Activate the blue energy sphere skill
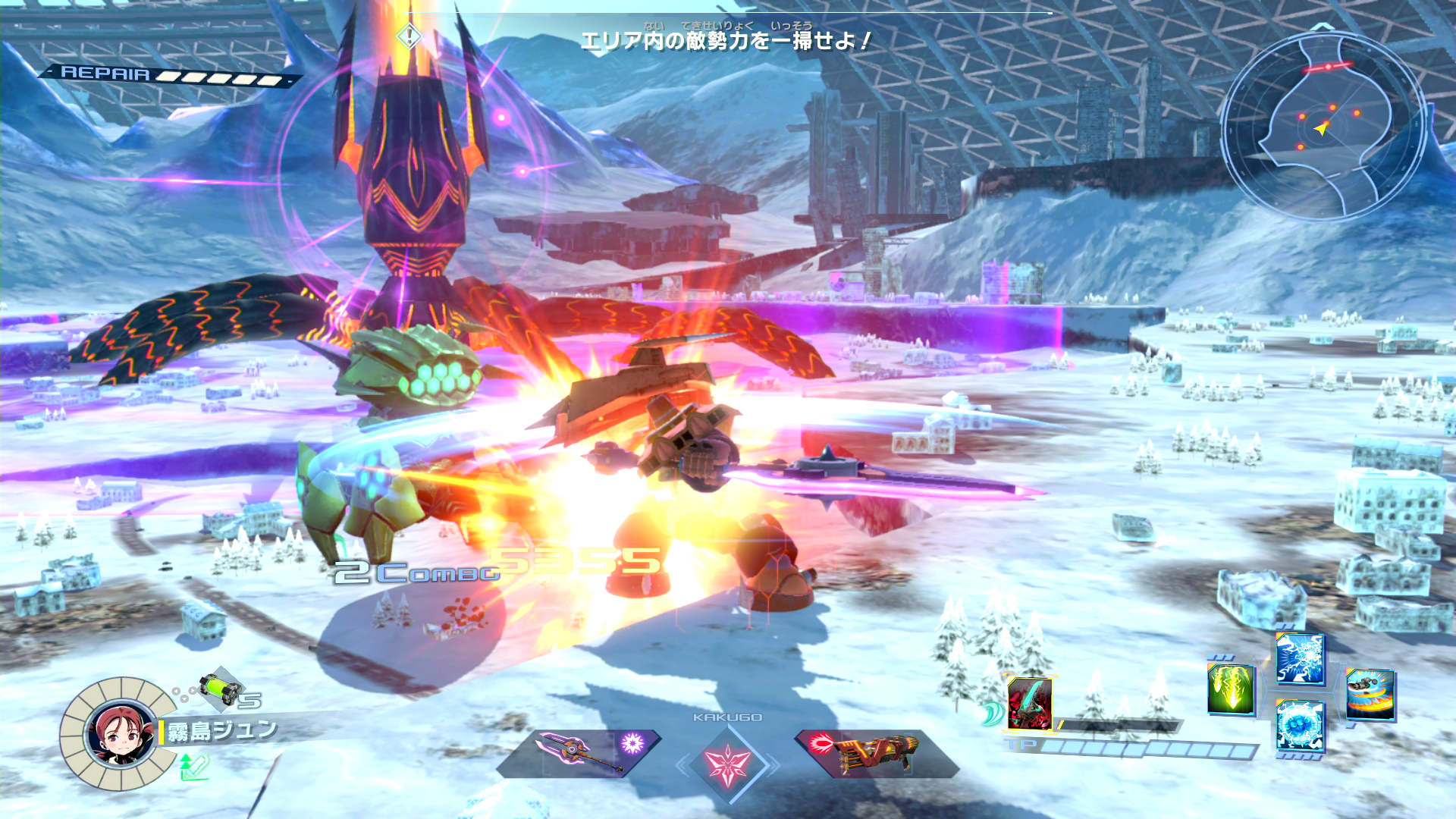This screenshot has width=1456, height=819. click(x=1300, y=726)
